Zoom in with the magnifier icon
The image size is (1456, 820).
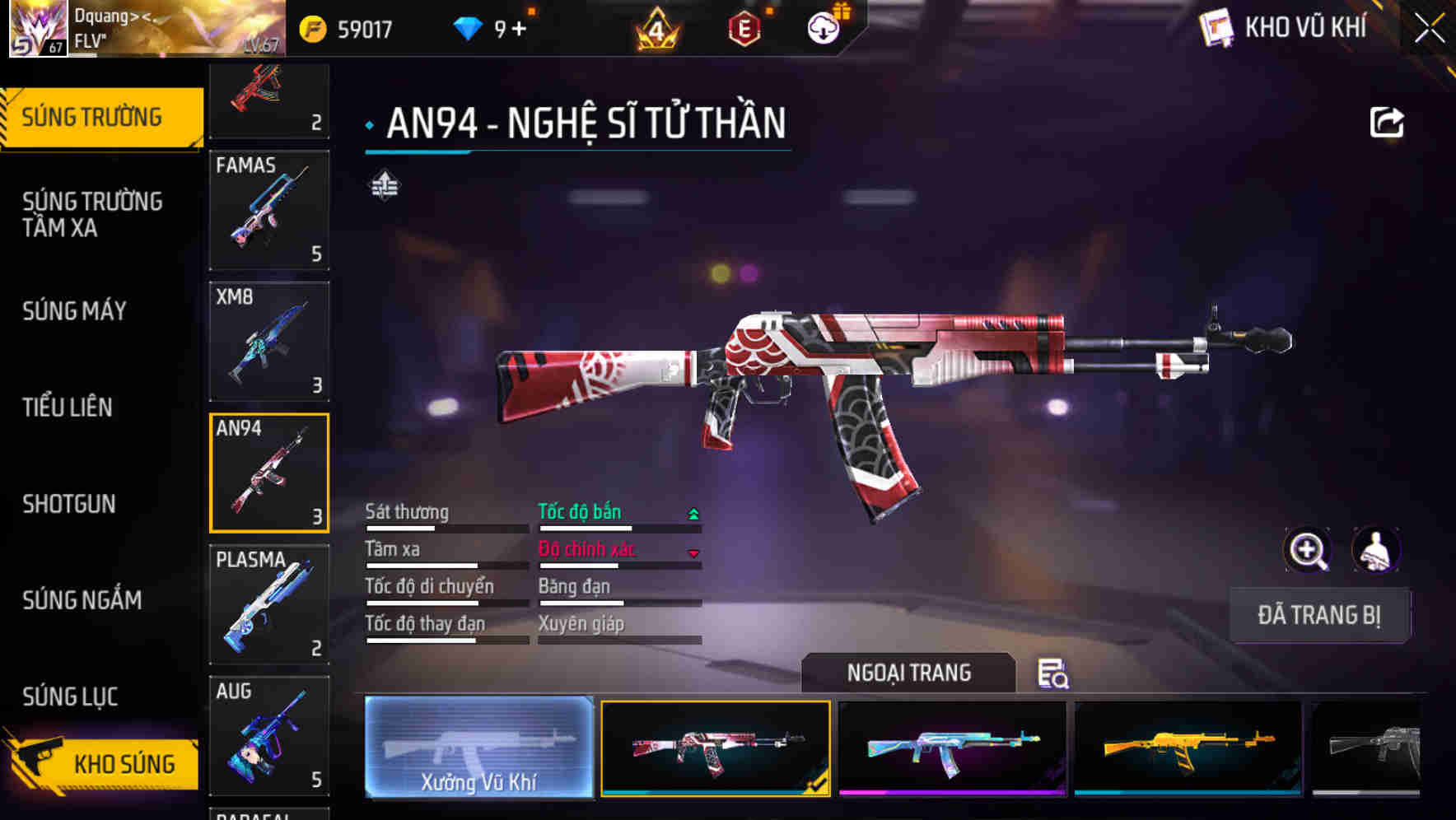tap(1307, 550)
